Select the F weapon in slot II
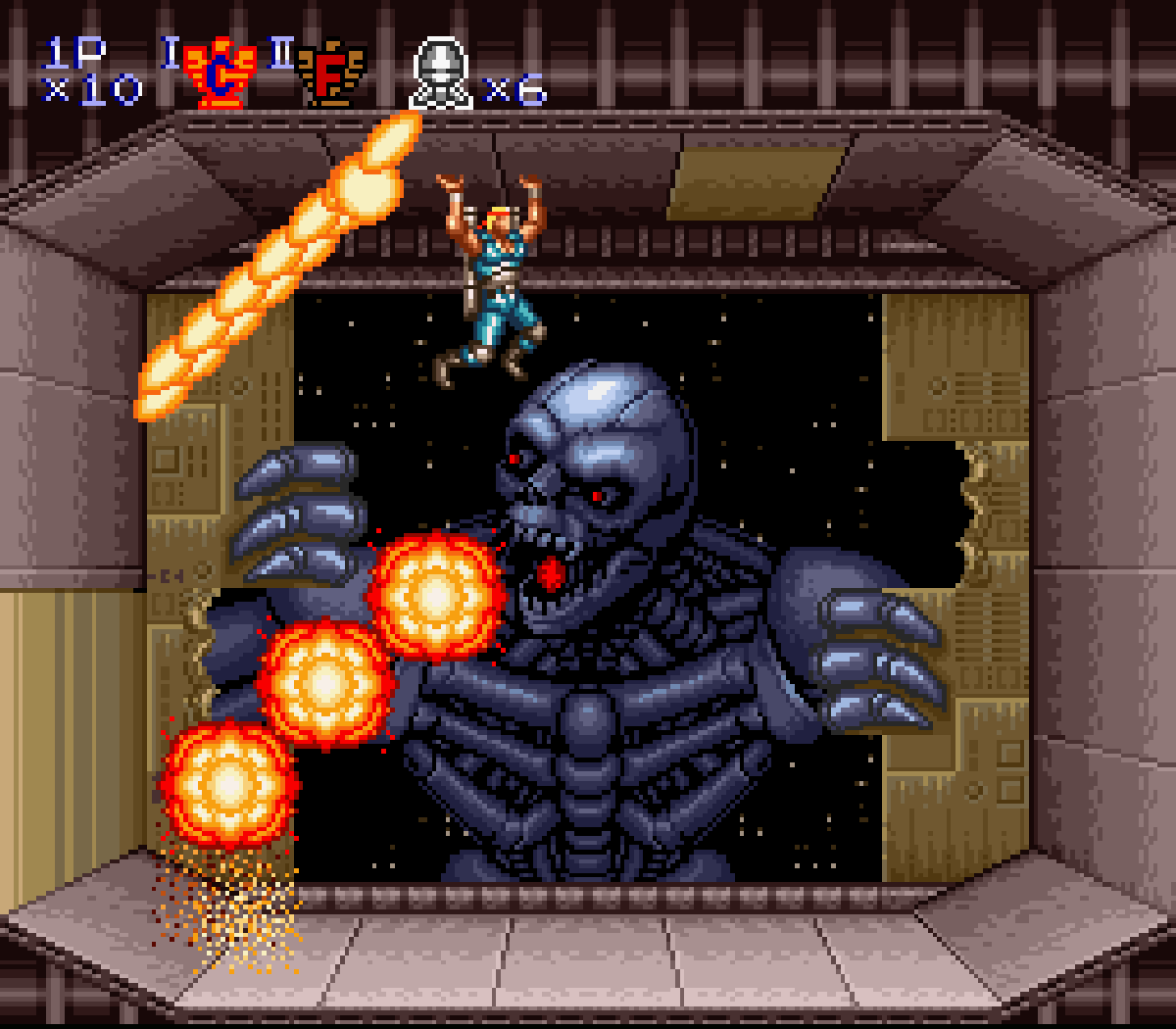 pyautogui.click(x=331, y=73)
